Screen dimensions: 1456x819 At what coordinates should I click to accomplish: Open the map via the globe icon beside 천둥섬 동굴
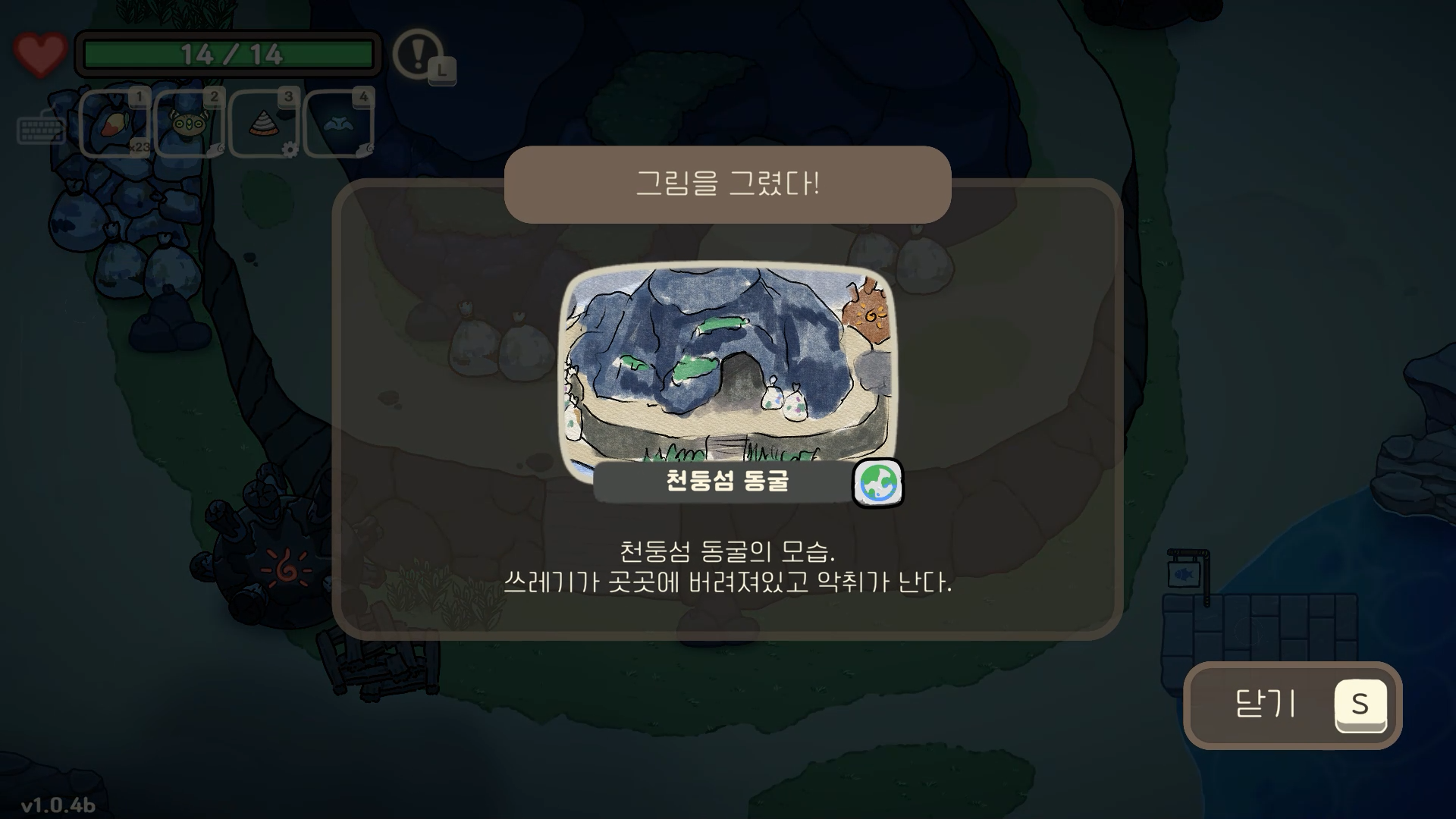click(x=880, y=484)
